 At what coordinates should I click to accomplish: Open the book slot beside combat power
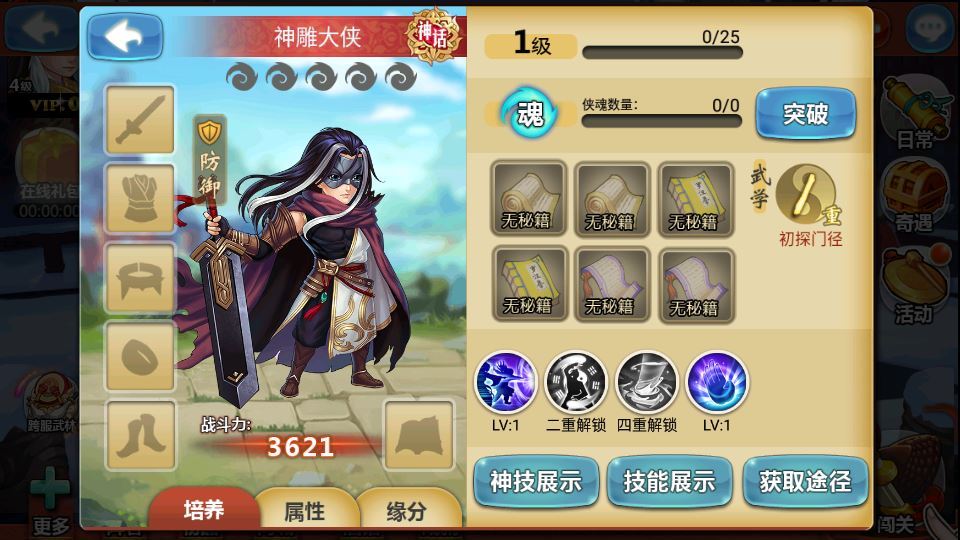click(419, 435)
